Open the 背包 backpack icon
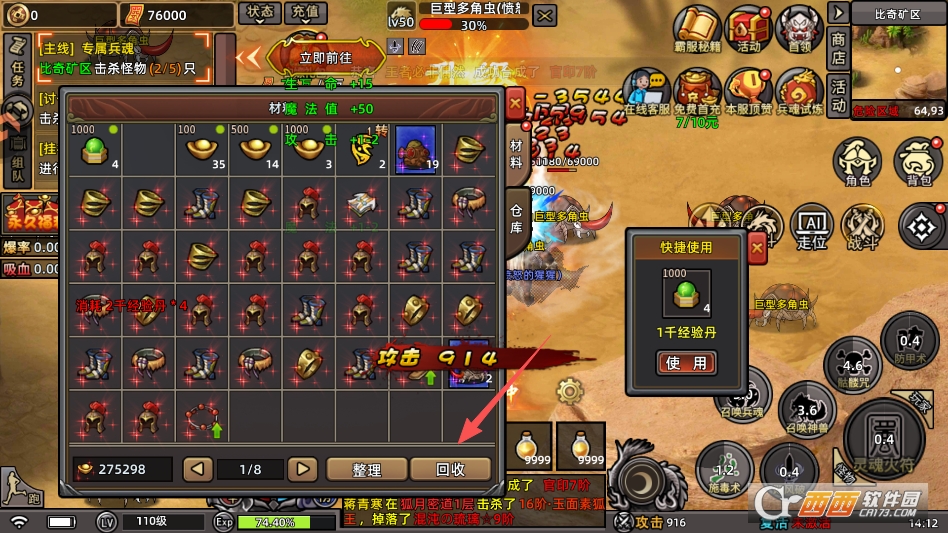948x533 pixels. click(918, 161)
